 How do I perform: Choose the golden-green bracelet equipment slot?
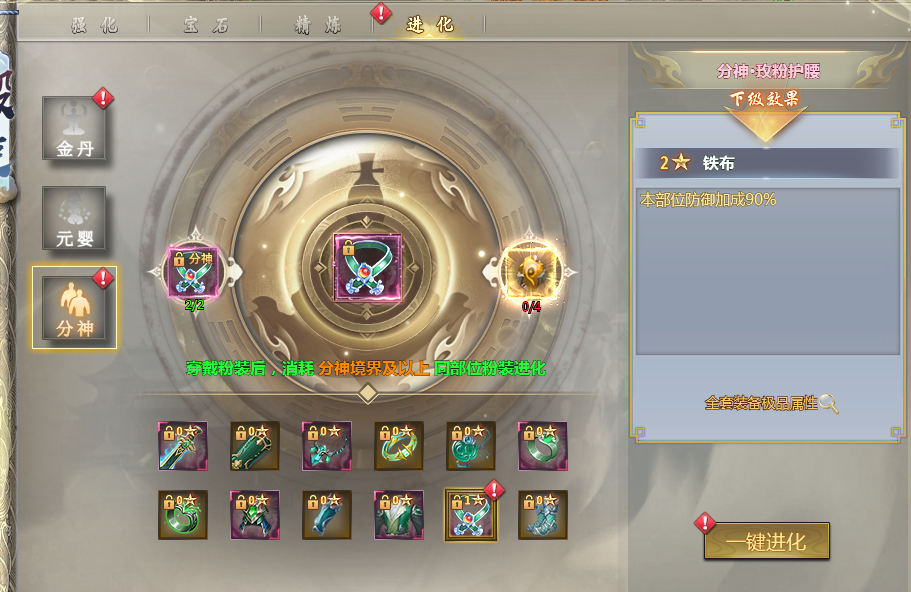[x=399, y=446]
